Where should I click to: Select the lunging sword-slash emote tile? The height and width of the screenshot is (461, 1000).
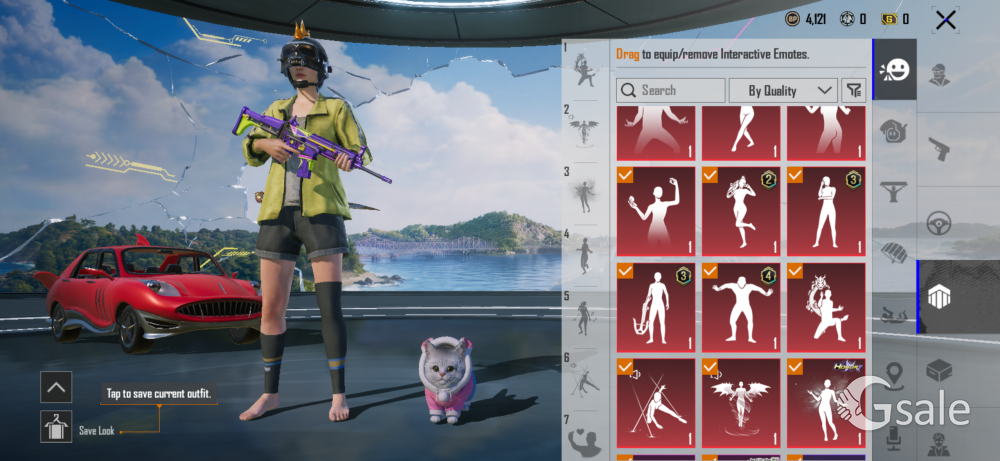tap(656, 402)
